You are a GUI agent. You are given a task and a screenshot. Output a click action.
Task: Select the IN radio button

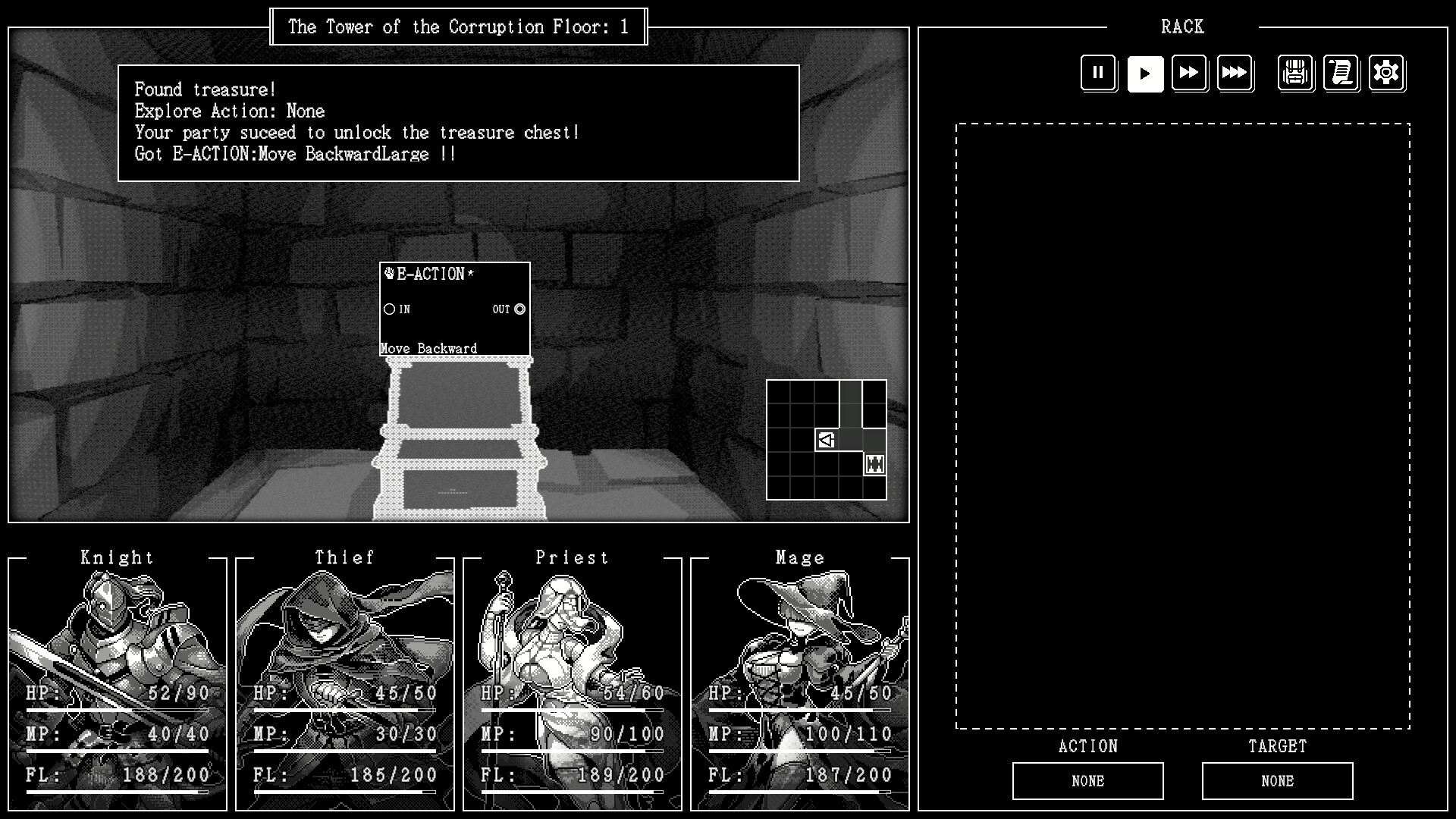(x=389, y=309)
